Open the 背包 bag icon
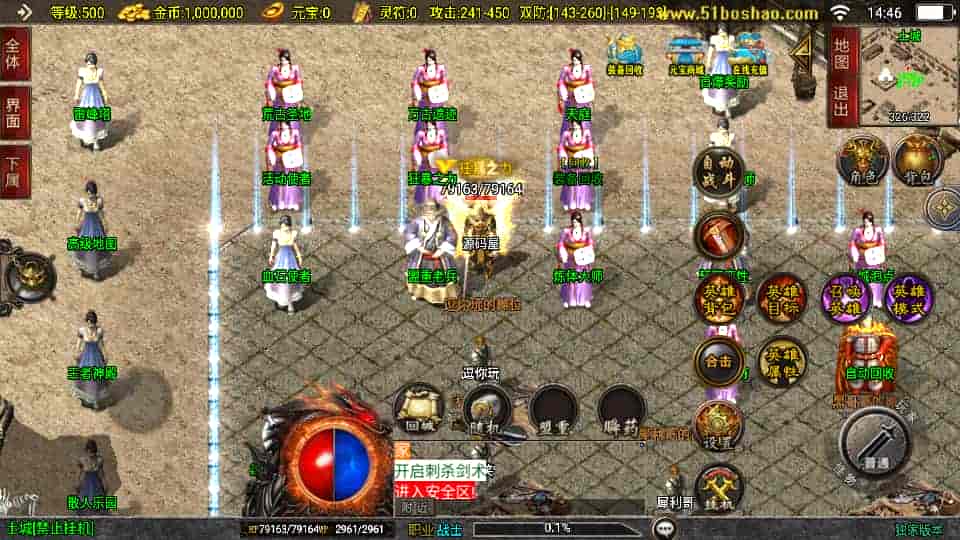The image size is (960, 540). coord(916,160)
